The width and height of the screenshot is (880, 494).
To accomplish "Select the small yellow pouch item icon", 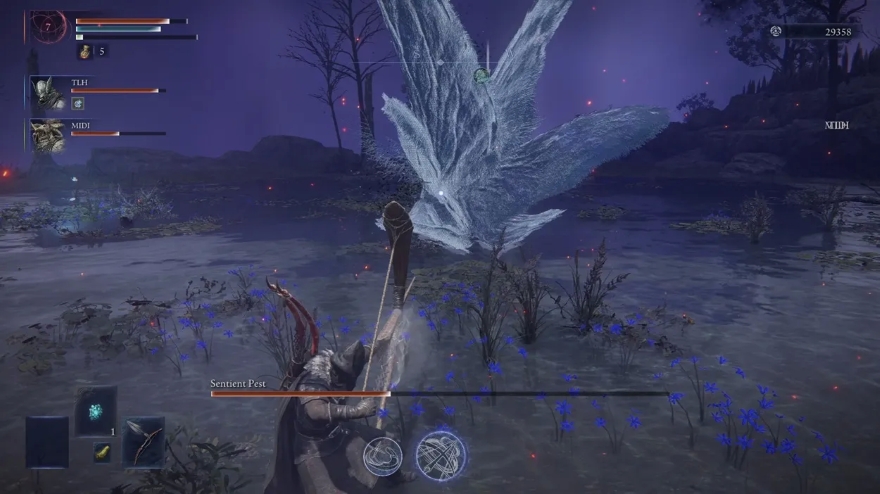I will 102,453.
